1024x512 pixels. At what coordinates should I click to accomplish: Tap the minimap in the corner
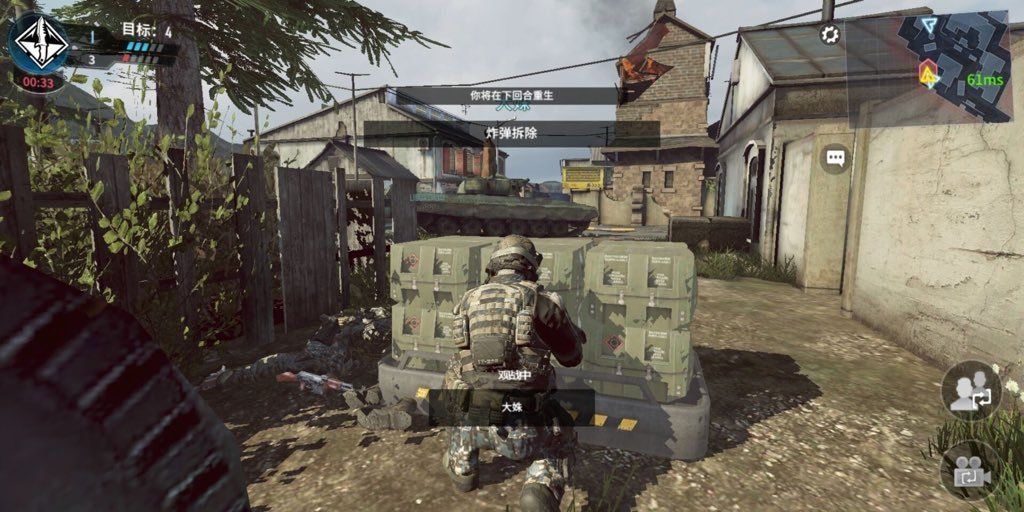tap(963, 65)
